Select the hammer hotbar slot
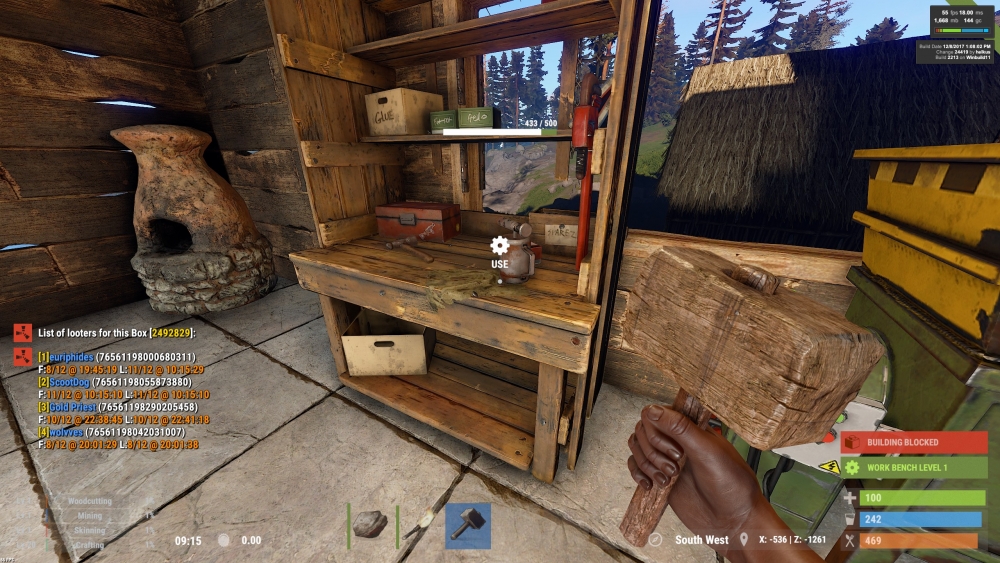This screenshot has width=1000, height=563. (467, 525)
